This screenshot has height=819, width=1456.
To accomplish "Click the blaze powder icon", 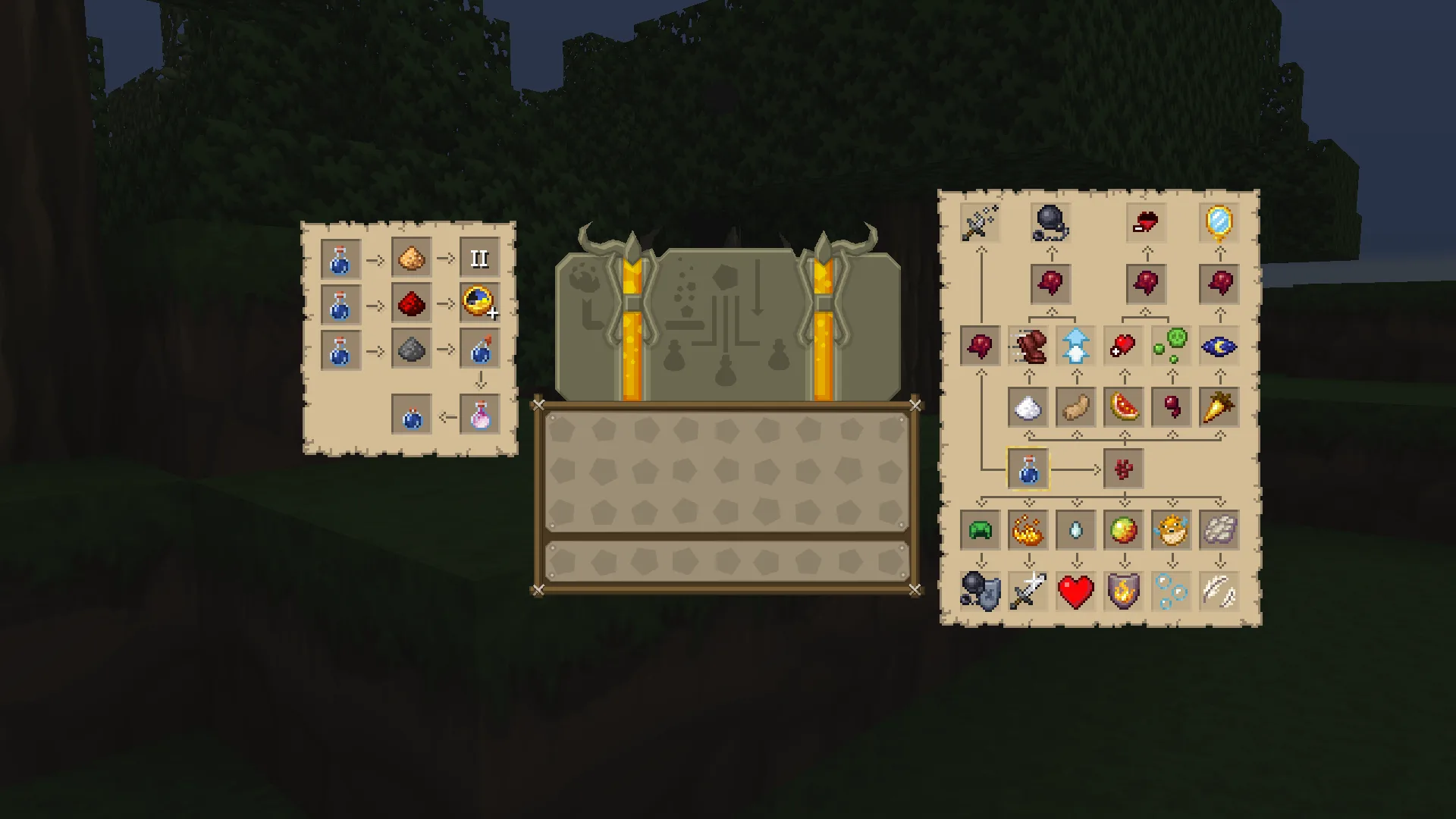I will (1028, 529).
